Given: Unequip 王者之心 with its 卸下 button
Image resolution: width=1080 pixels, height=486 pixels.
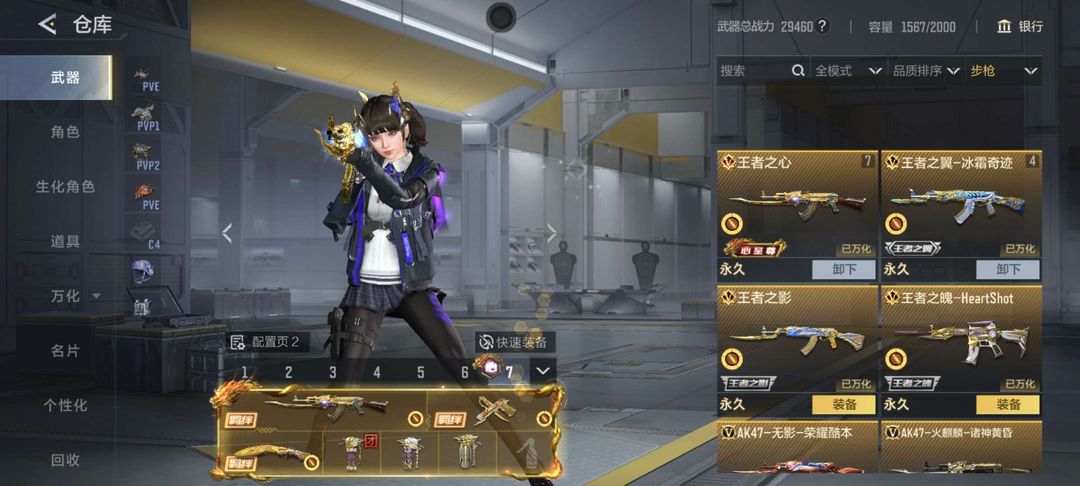Looking at the screenshot, I should (844, 269).
